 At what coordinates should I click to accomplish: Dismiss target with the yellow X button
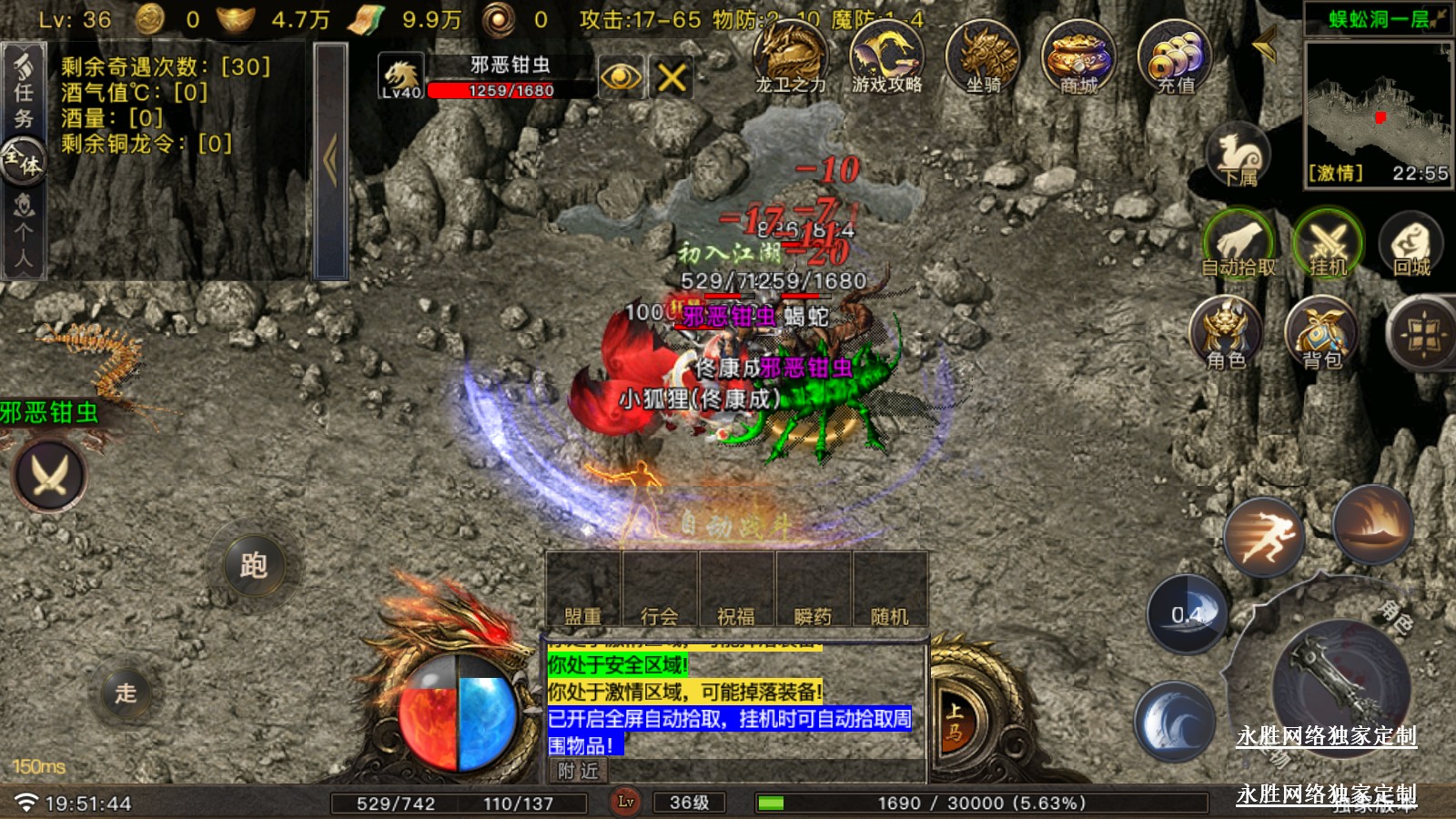tap(672, 77)
